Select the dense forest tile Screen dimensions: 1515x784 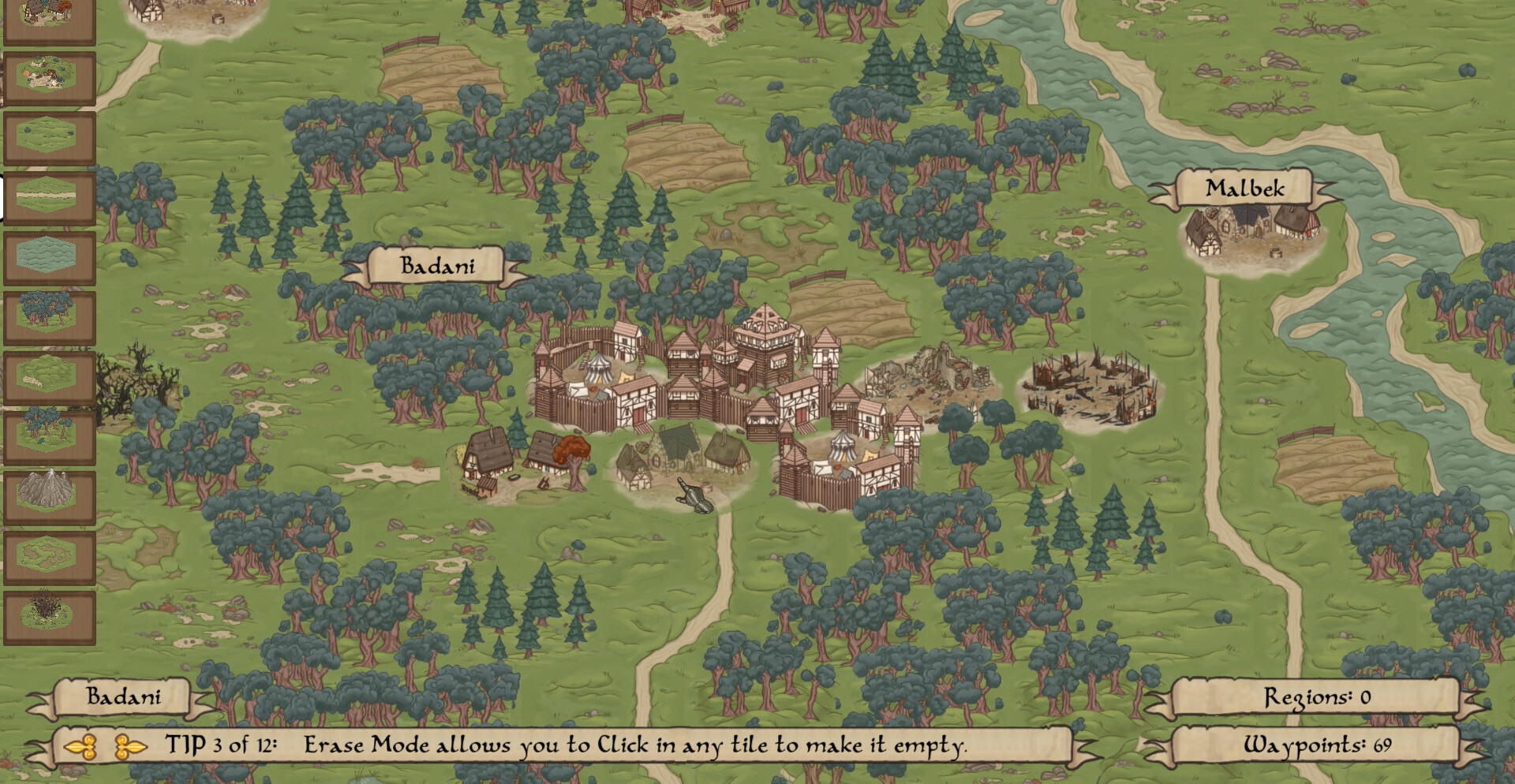pos(49,317)
